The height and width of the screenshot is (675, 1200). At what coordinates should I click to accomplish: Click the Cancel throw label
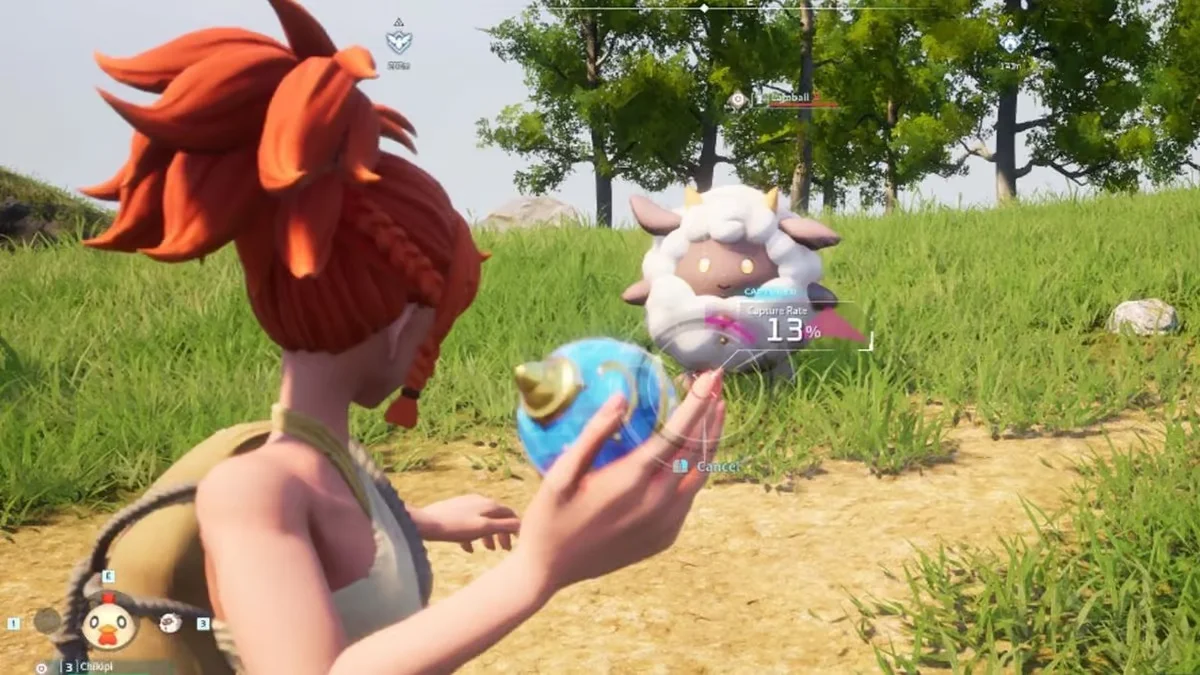[716, 466]
